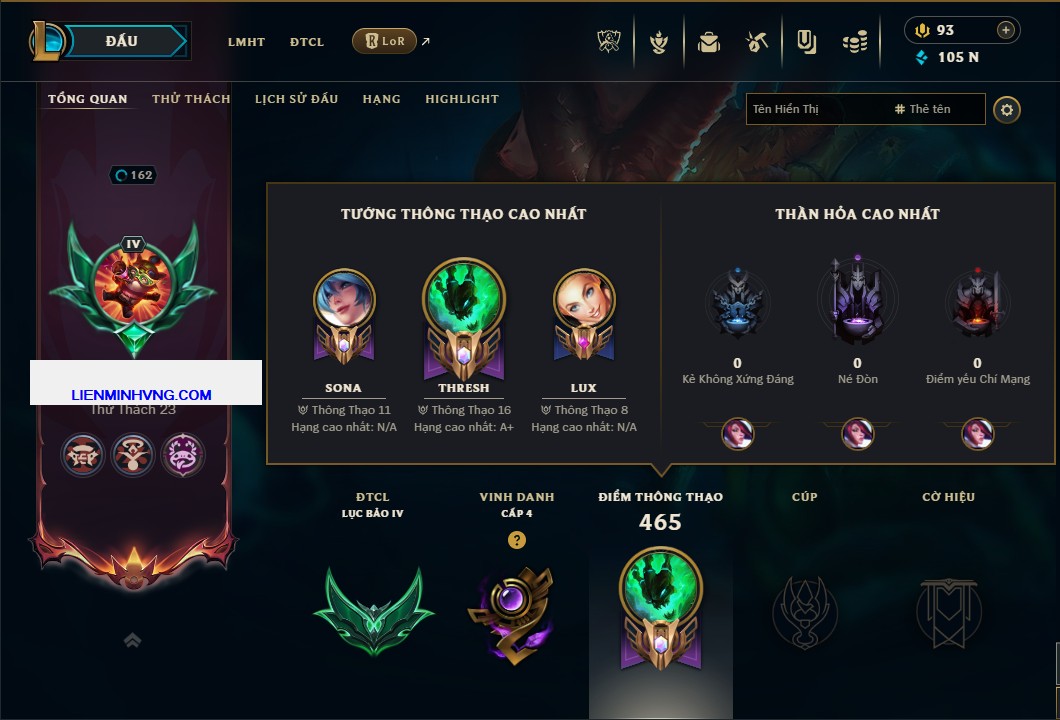The width and height of the screenshot is (1060, 720).
Task: Open the Hạng tab
Action: (381, 99)
